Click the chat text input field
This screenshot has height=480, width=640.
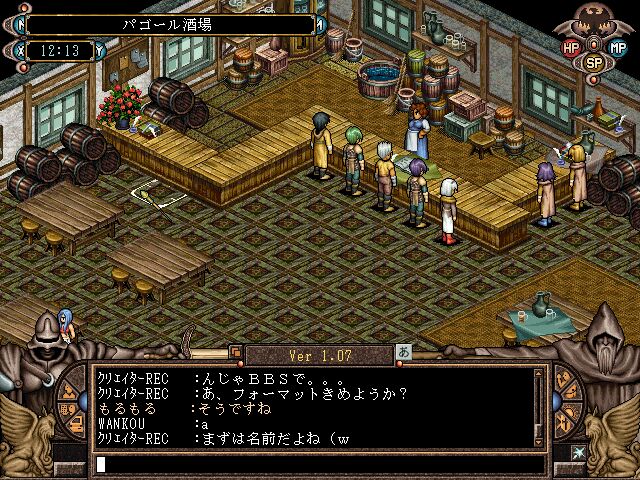tap(320, 464)
